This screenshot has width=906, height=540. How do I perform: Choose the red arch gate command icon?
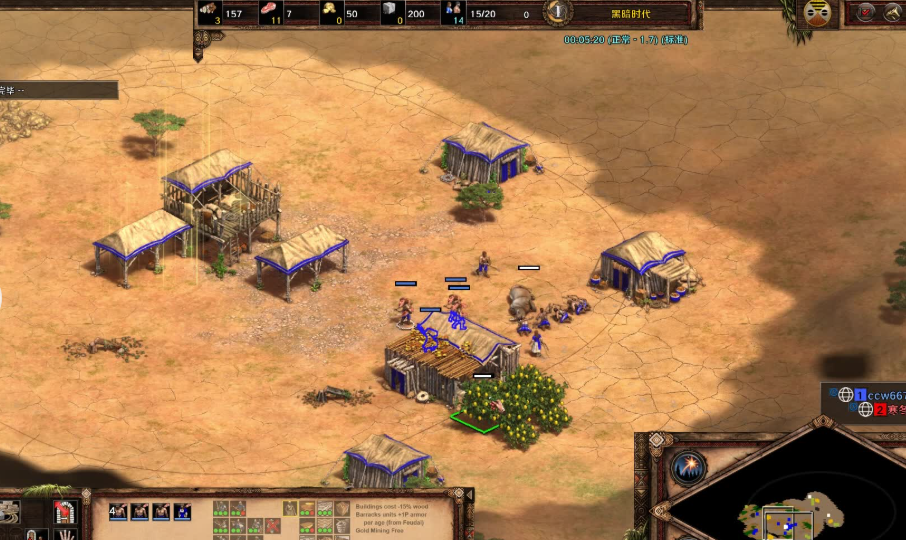[66, 512]
